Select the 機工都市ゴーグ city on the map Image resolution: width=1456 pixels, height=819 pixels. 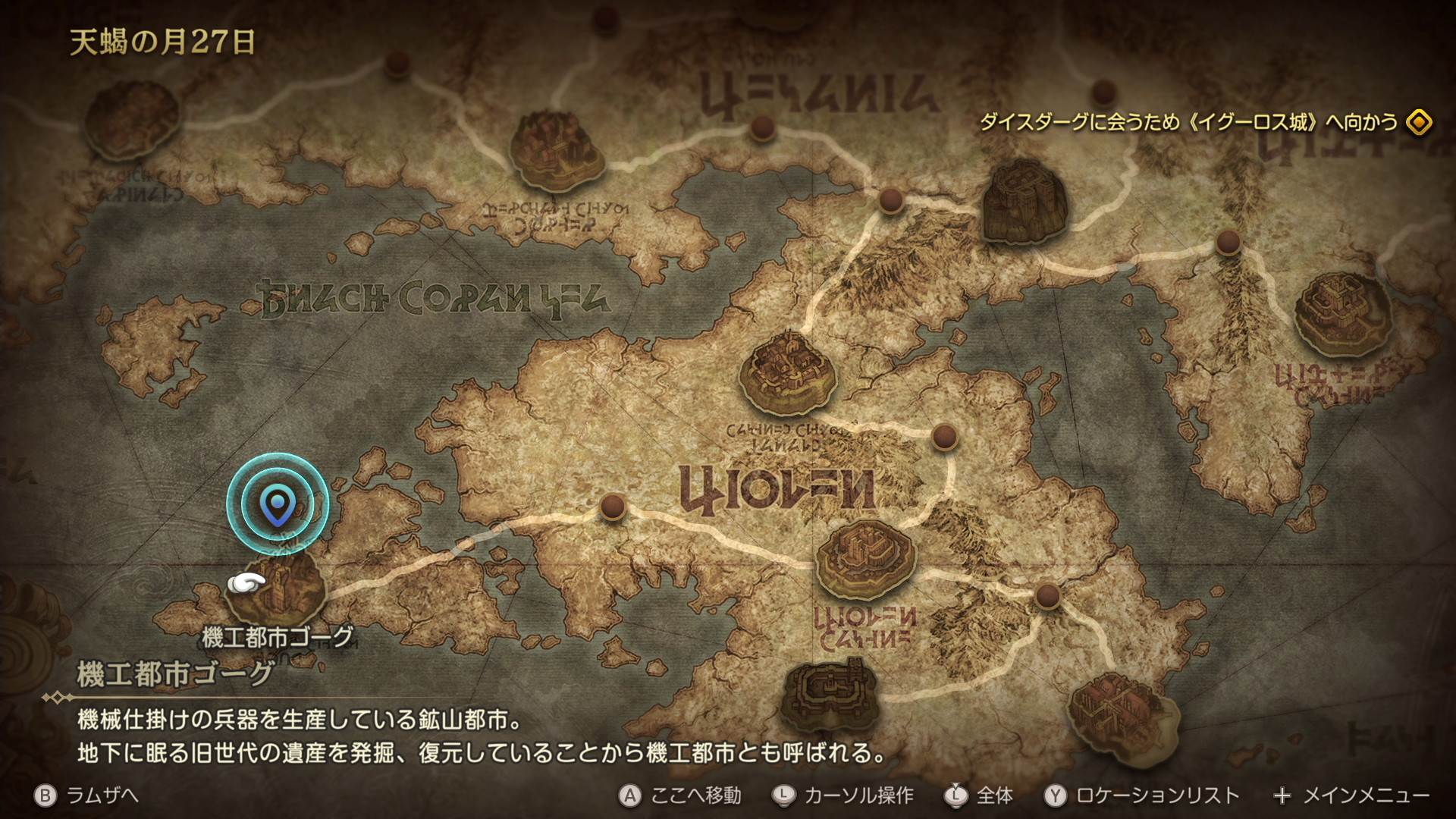278,589
